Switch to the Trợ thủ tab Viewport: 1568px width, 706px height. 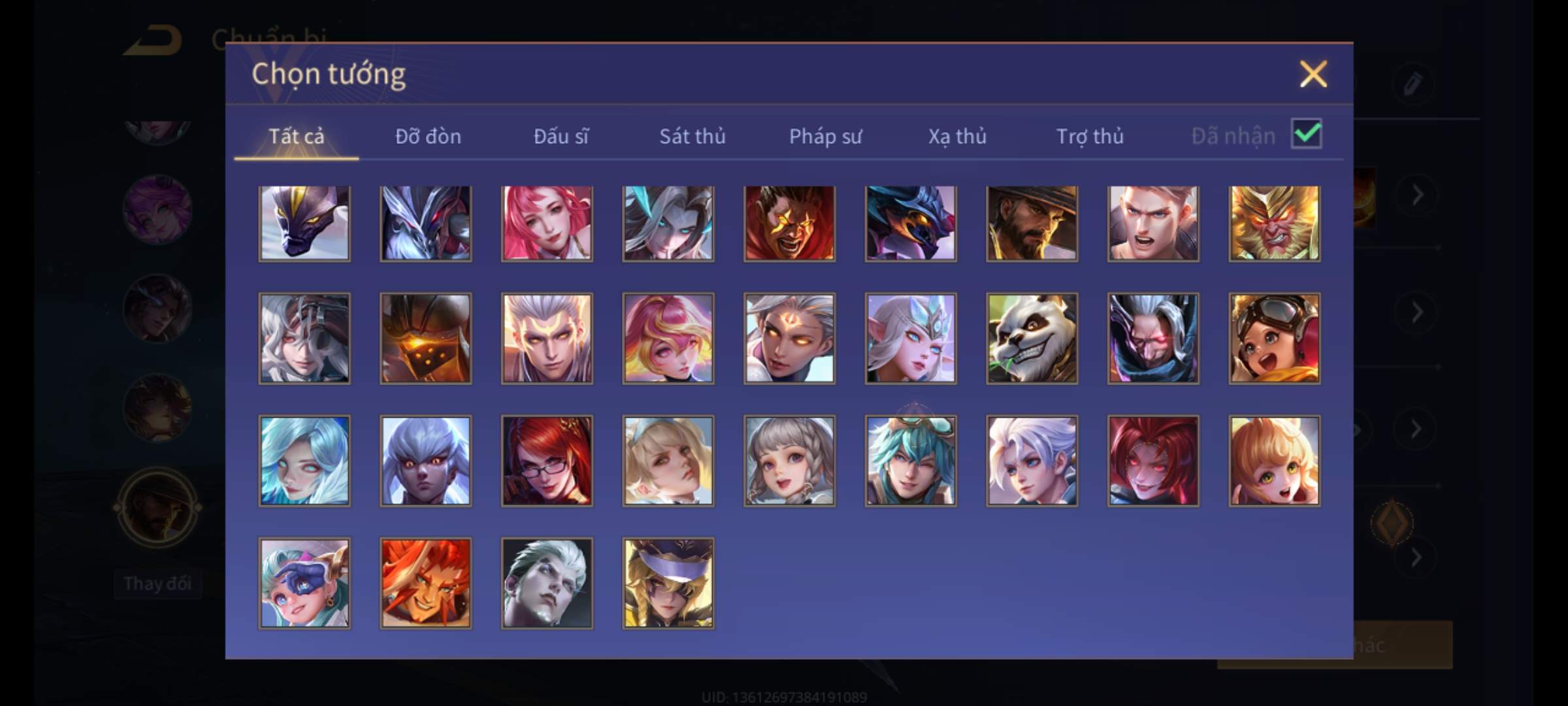pyautogui.click(x=1090, y=136)
